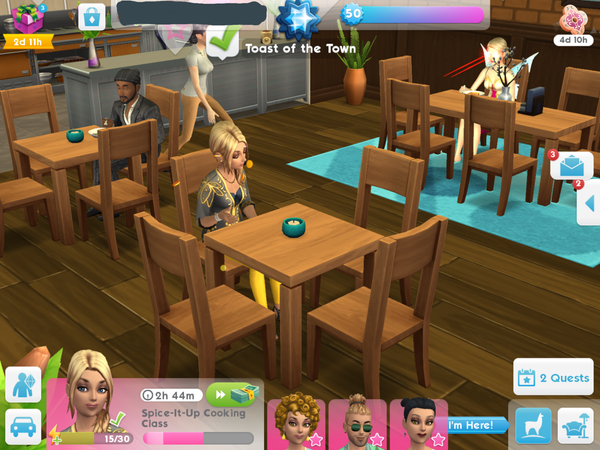Open the shopping bag store

tap(92, 17)
